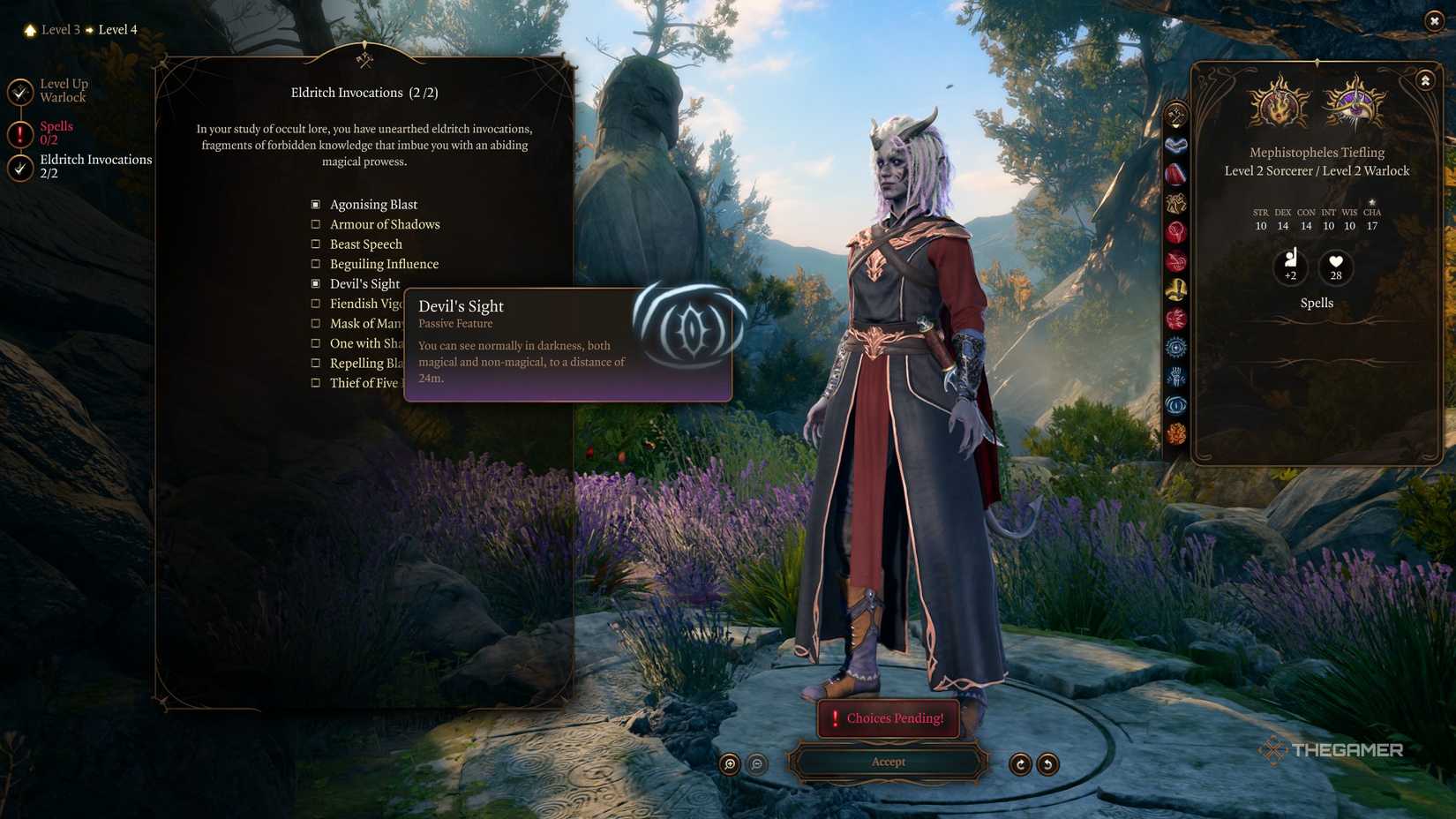Click the initiative +2 icon in character panel

click(x=1291, y=267)
